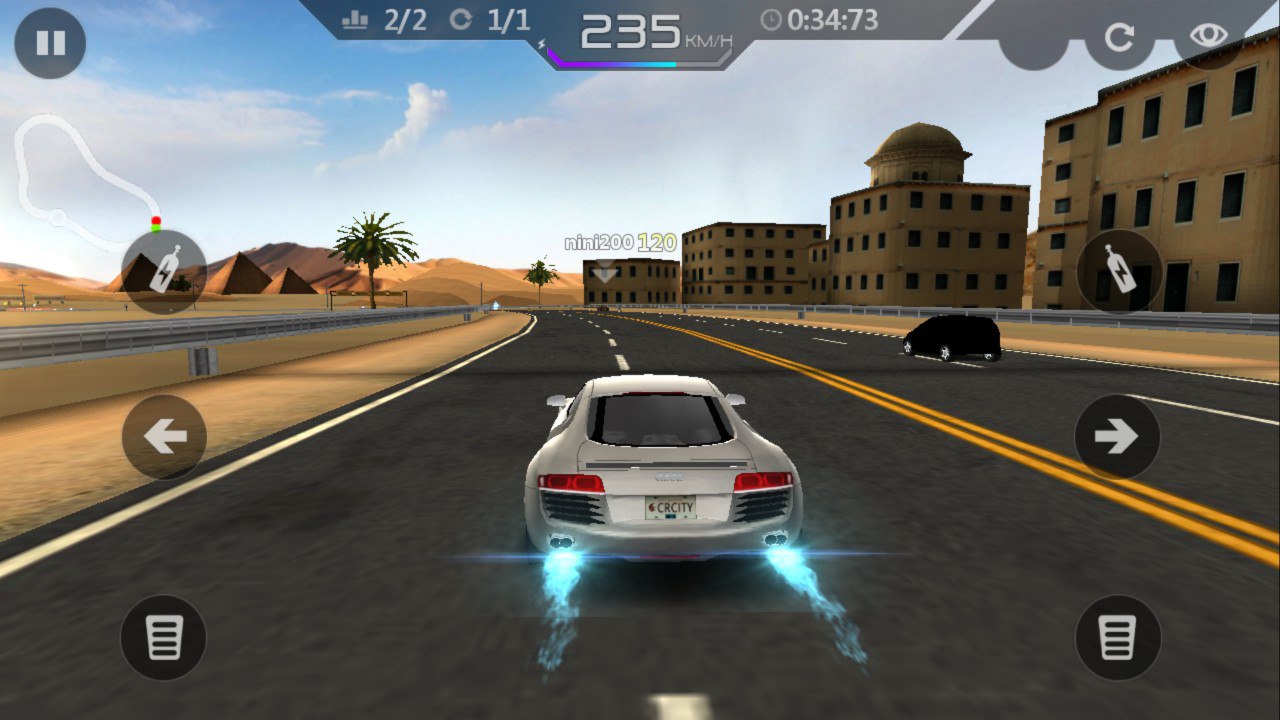Fire the nitro bottle above the right arrow

(1120, 272)
